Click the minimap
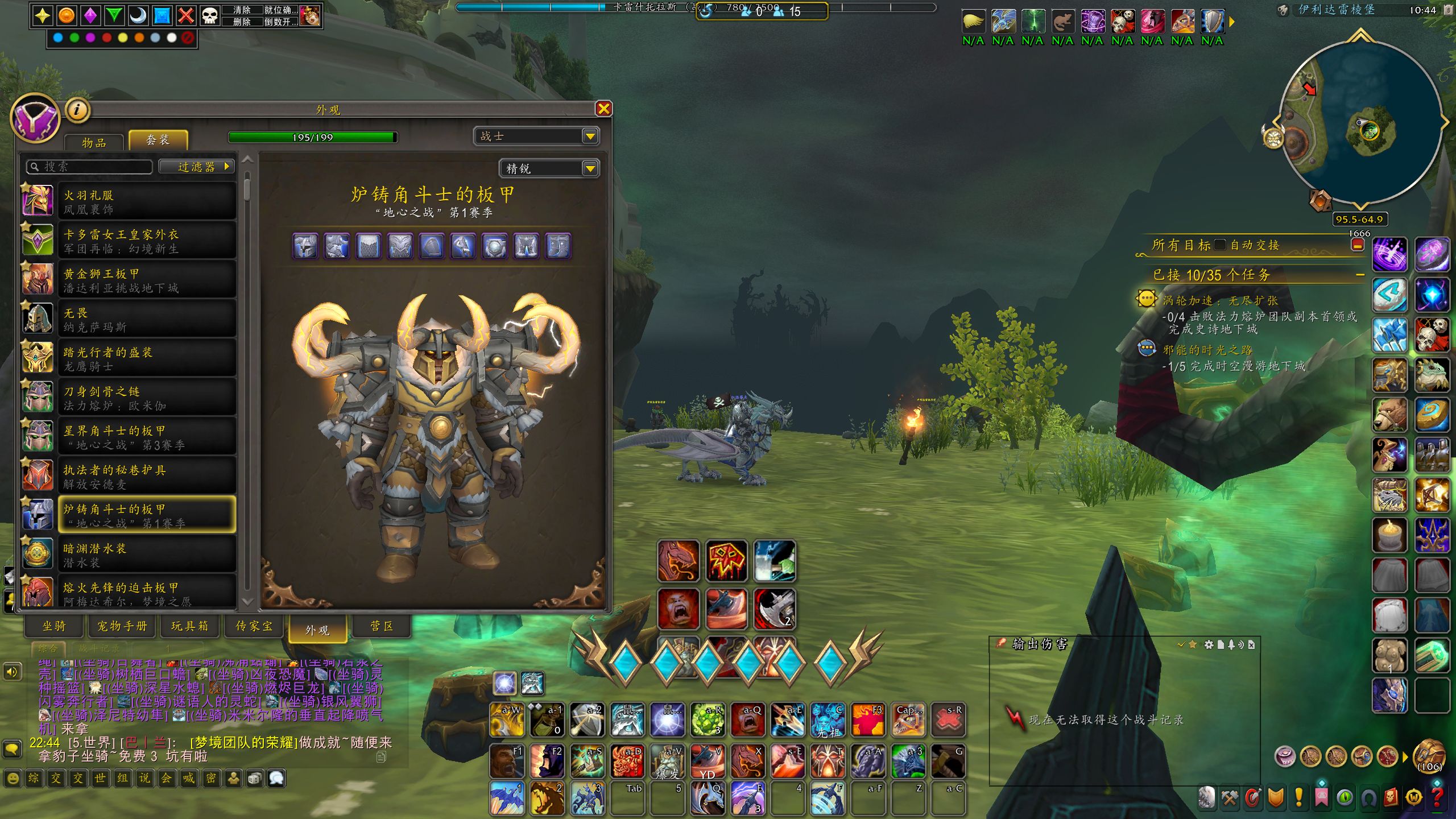The width and height of the screenshot is (1456, 819). coord(1359,122)
